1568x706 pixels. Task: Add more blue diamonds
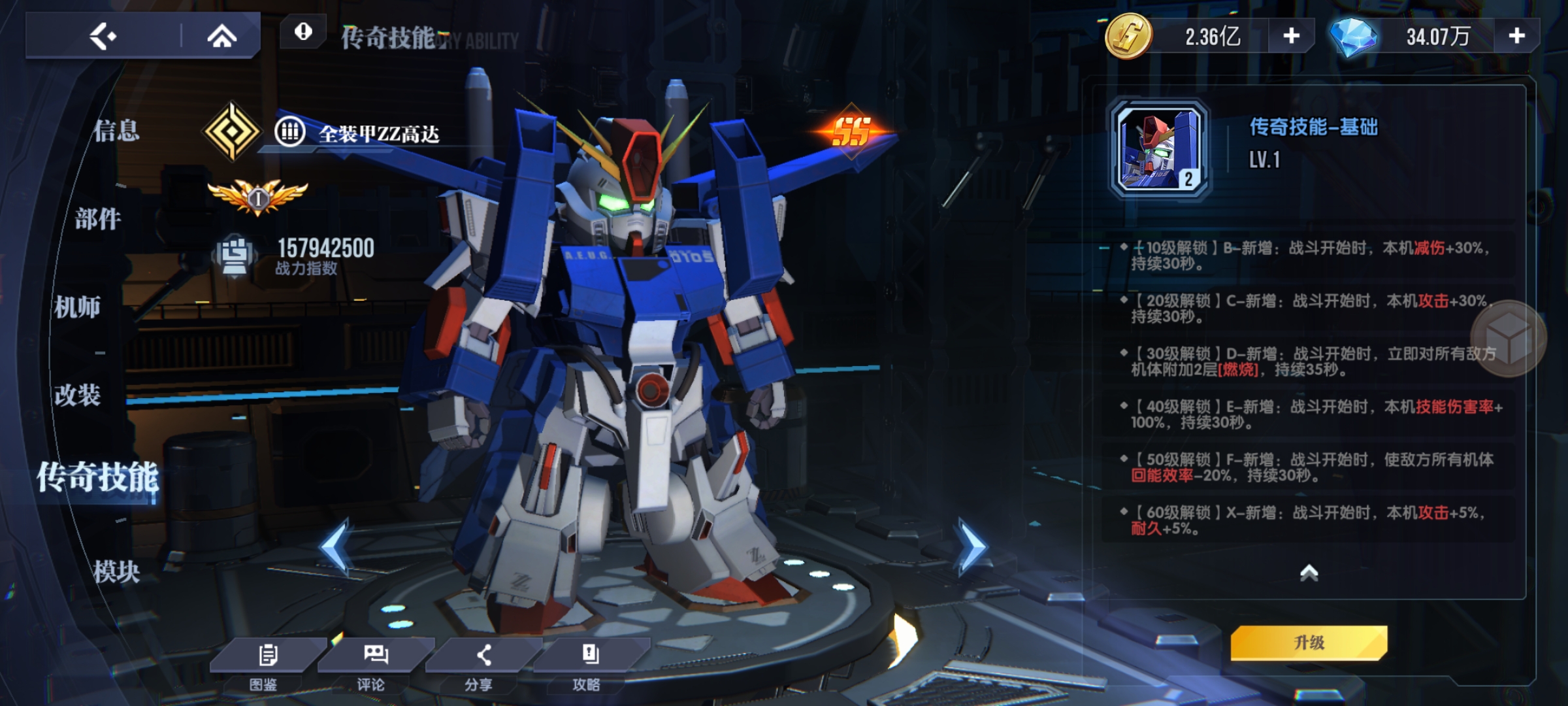(1516, 36)
